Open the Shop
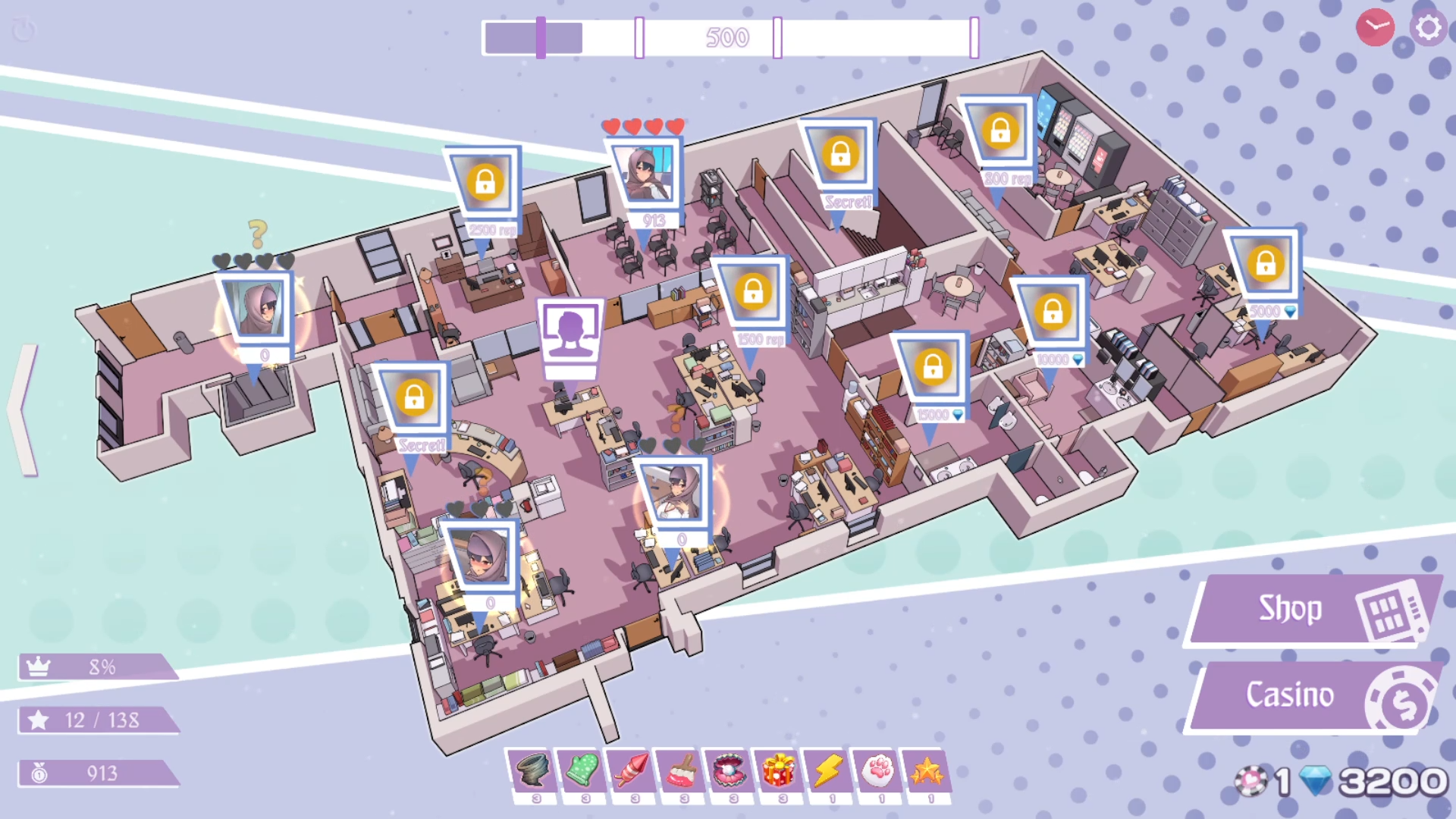 [1312, 609]
